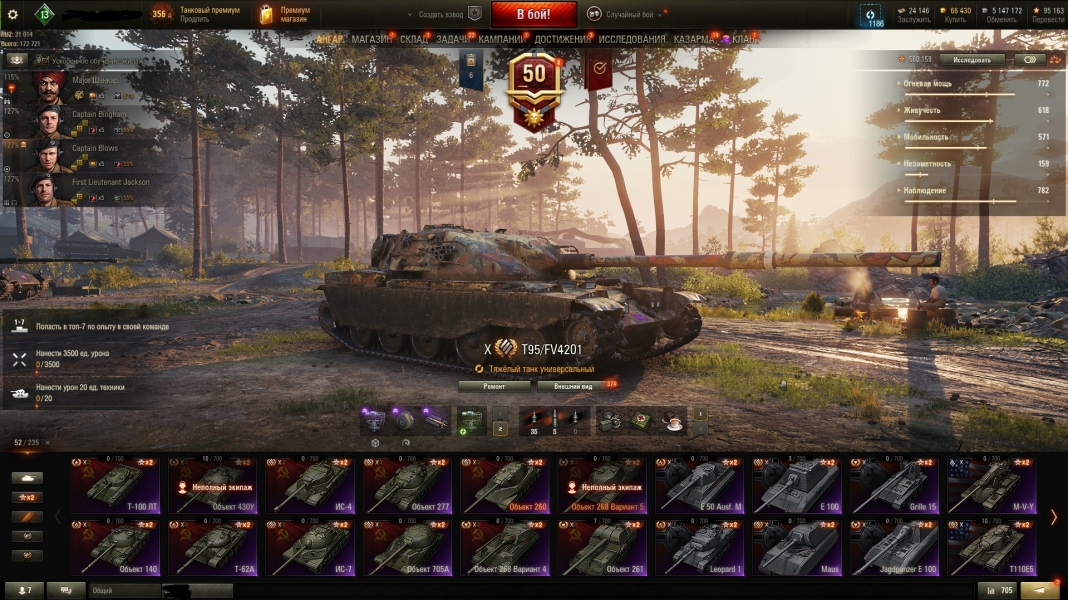Click the «Исследовать» button

[x=971, y=60]
